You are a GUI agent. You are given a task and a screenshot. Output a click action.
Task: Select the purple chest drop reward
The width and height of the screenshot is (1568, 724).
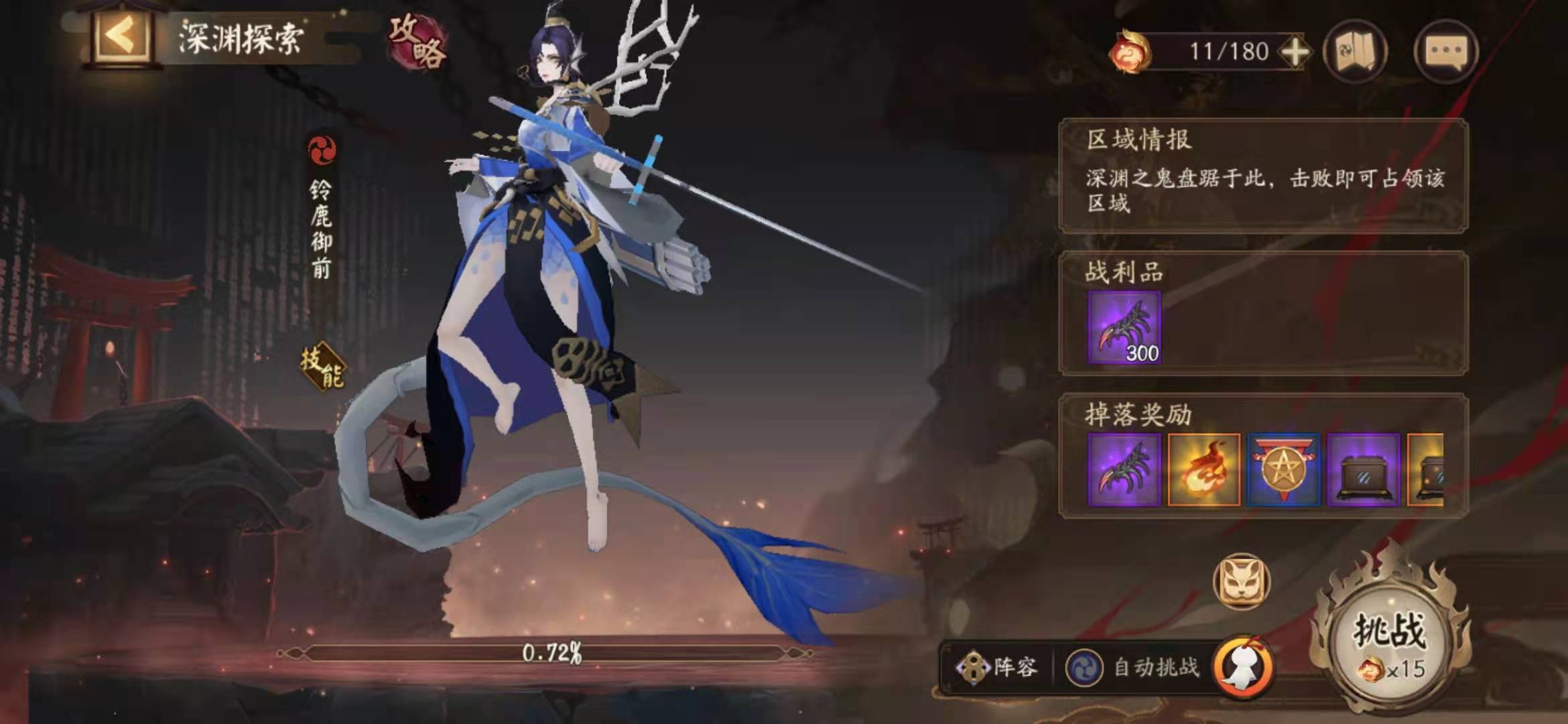point(1363,469)
